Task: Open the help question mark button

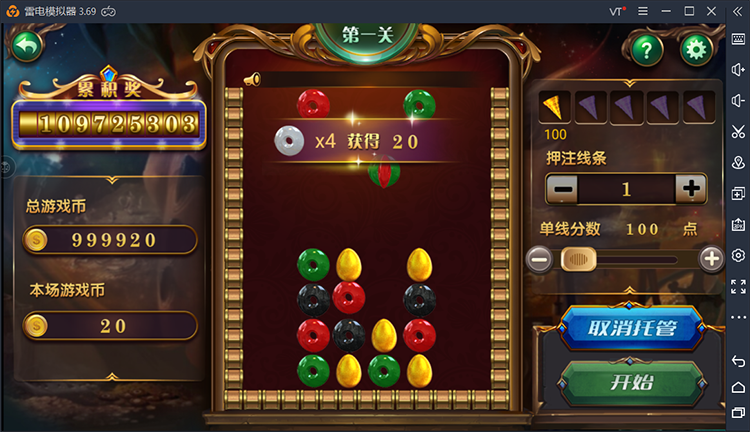Action: (x=646, y=48)
